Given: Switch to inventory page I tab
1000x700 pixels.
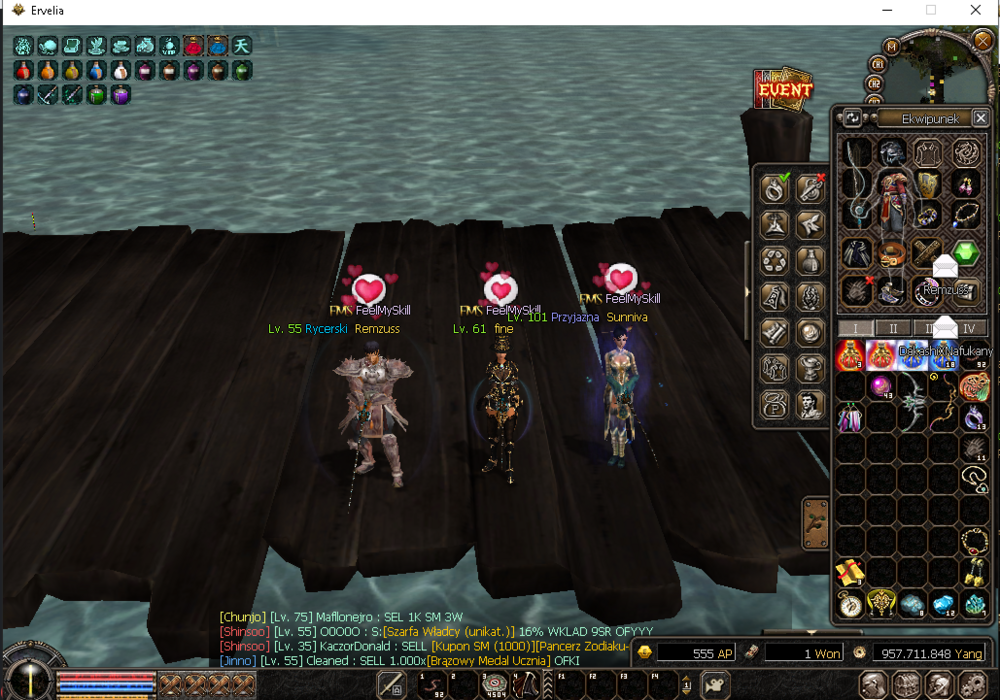Looking at the screenshot, I should click(855, 328).
